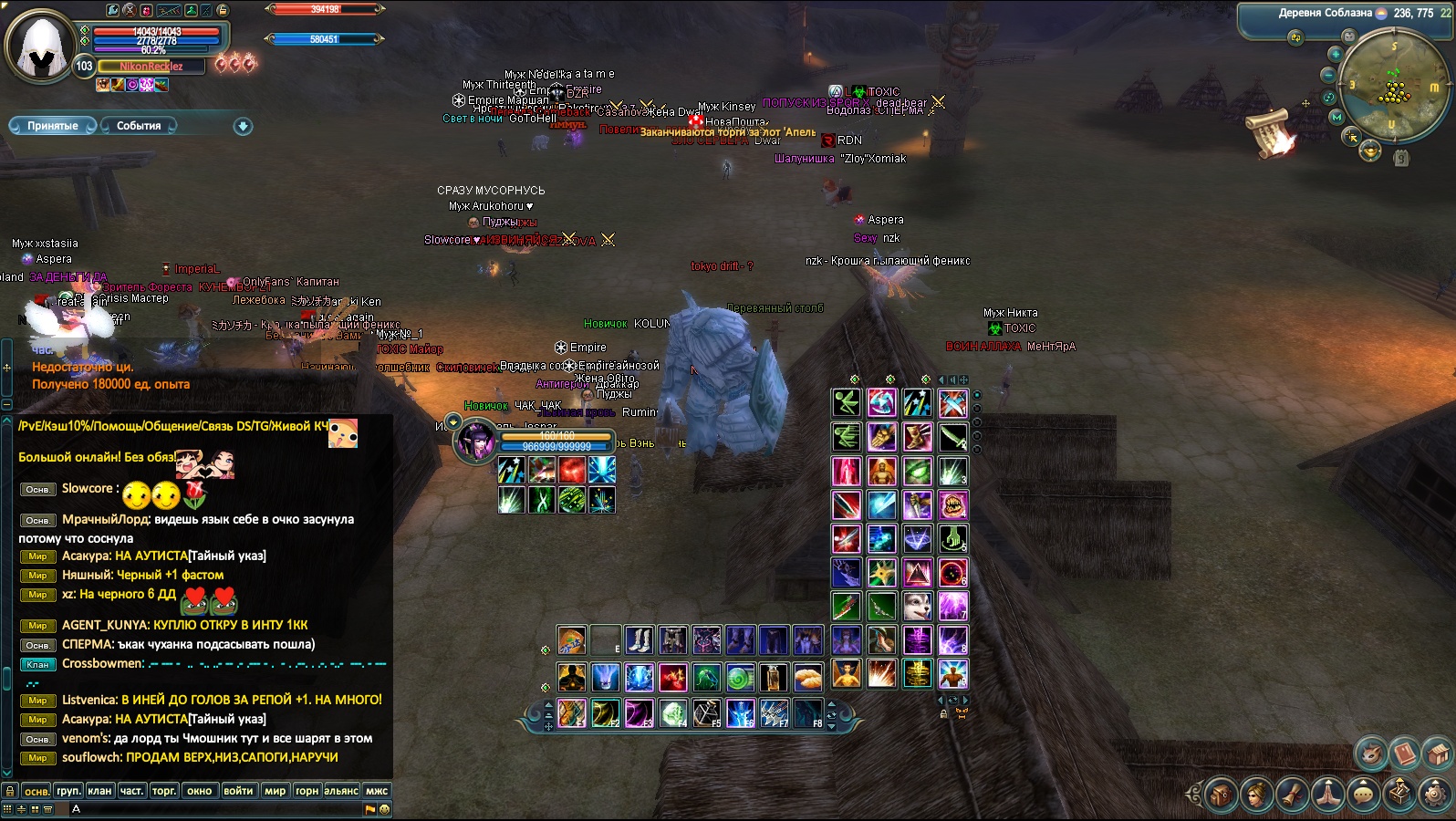Use the F4 green crystal hotbar slot
The image size is (1456, 821).
click(x=673, y=712)
